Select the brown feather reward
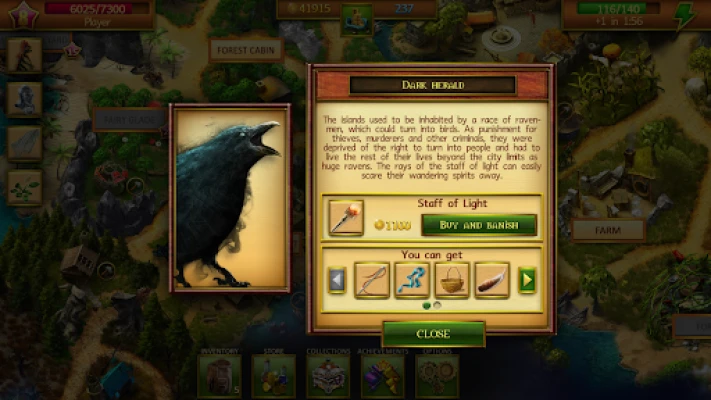 click(492, 280)
